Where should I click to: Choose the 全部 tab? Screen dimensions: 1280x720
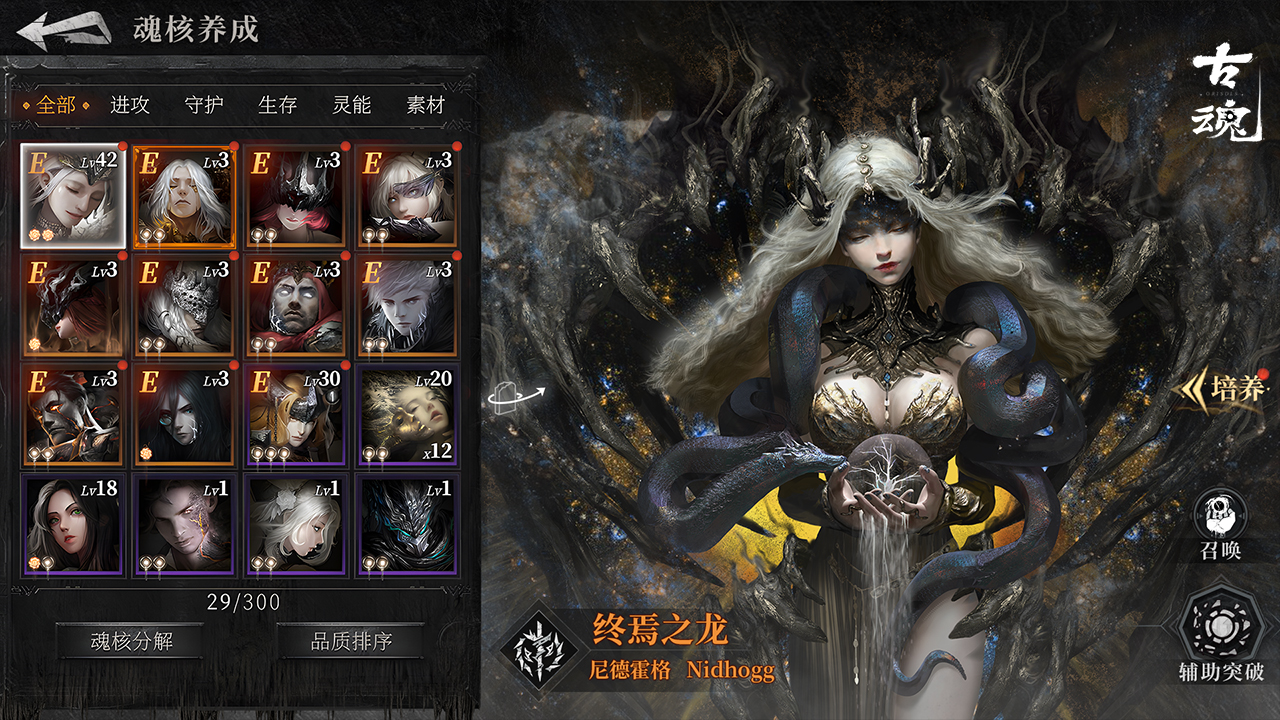coord(56,105)
